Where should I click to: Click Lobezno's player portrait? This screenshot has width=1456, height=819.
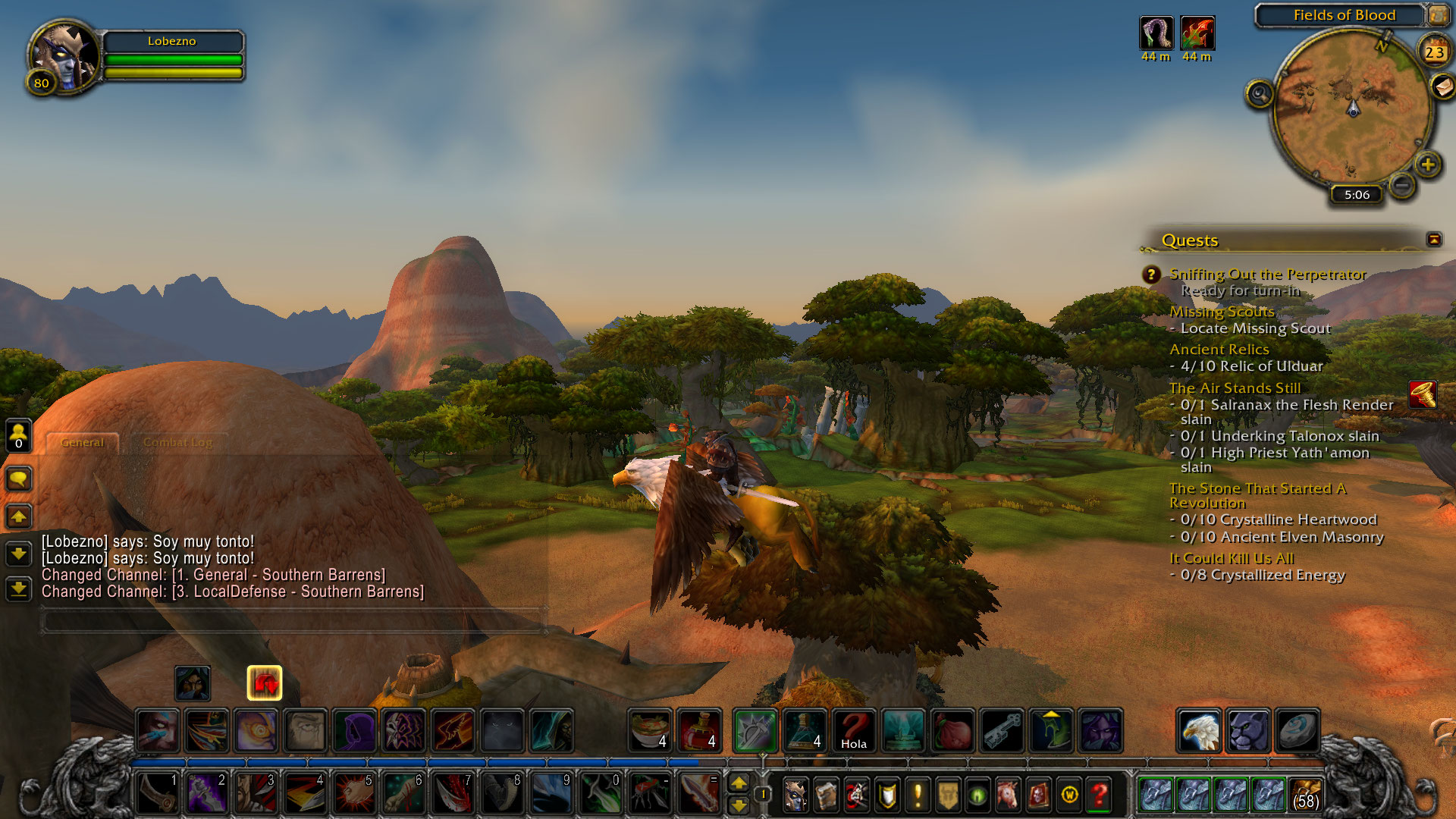(65, 55)
